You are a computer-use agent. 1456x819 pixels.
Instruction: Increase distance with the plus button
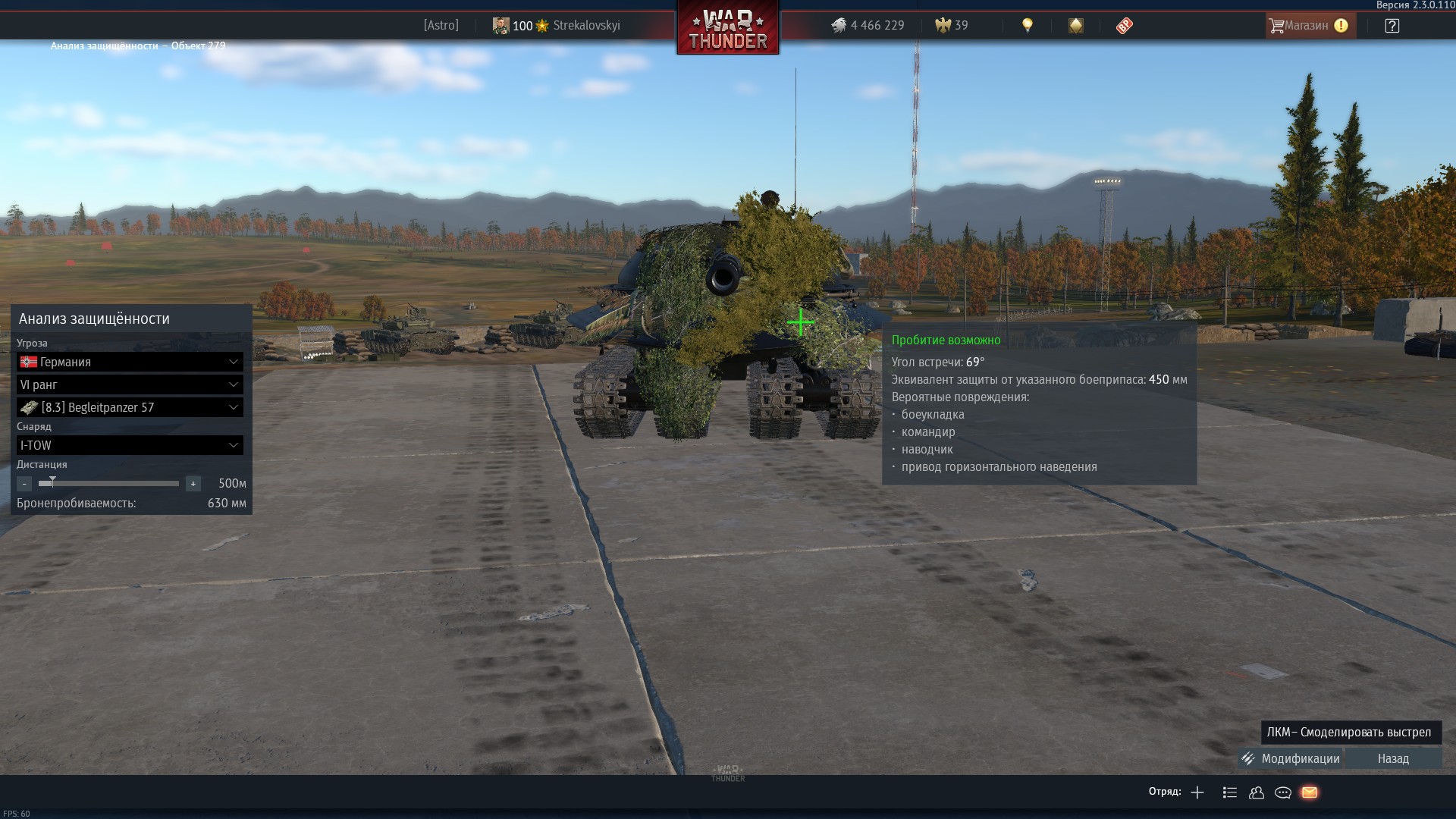[x=193, y=484]
